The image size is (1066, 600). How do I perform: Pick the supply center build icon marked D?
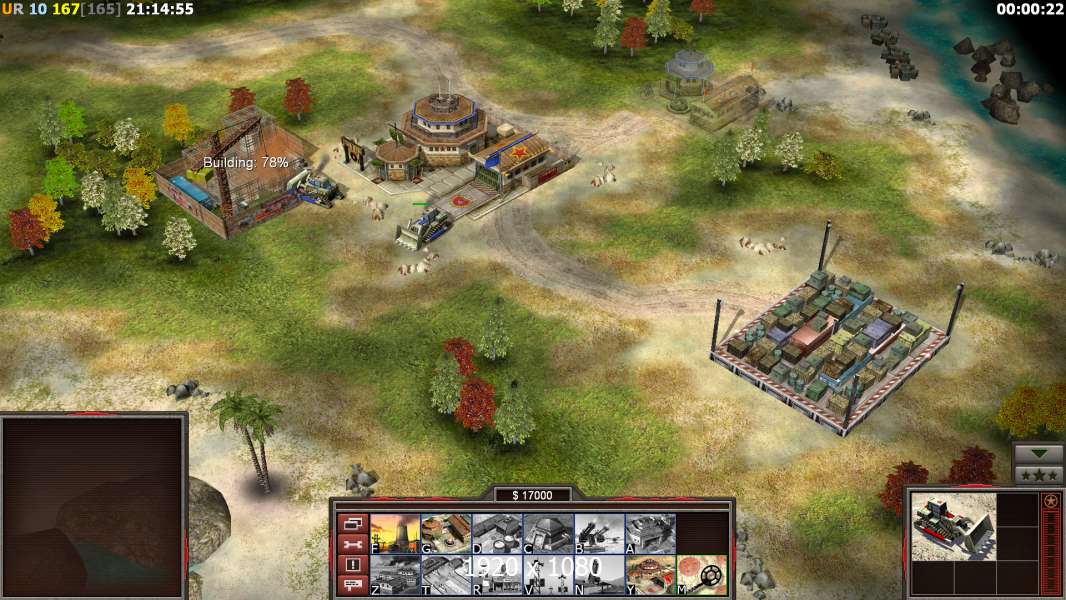pos(497,534)
